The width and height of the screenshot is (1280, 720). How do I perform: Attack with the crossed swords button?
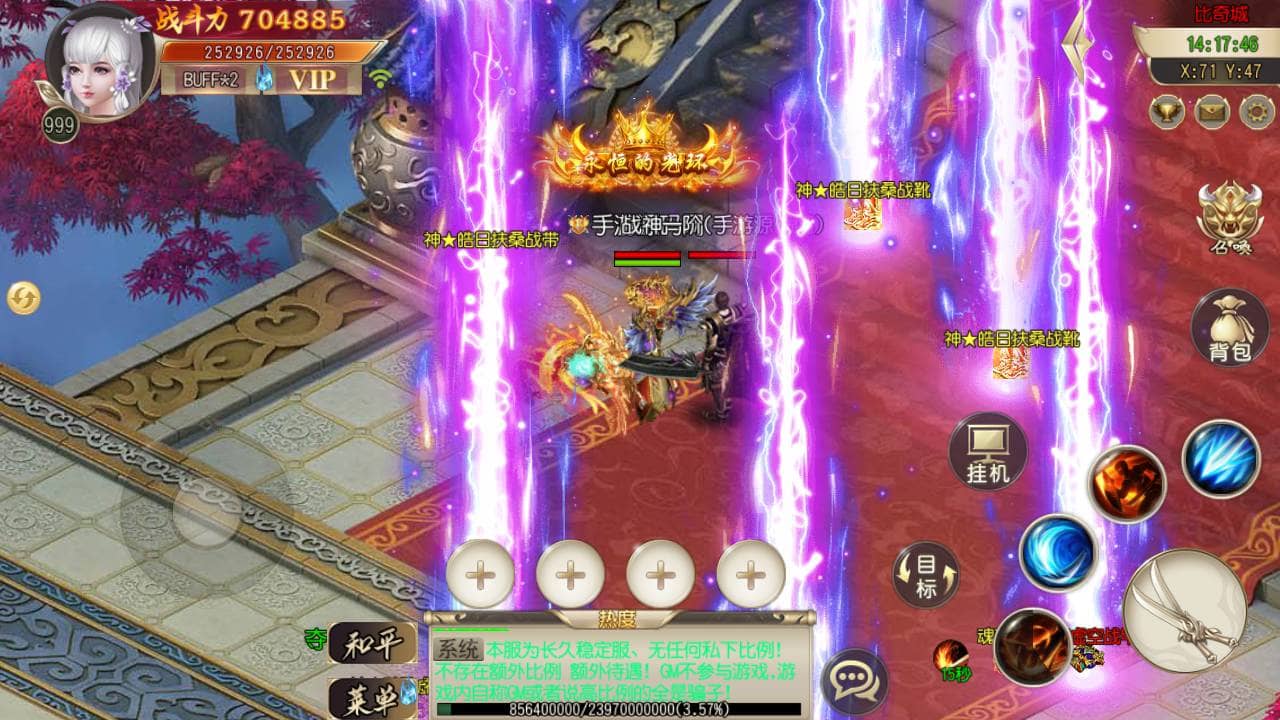pyautogui.click(x=1185, y=609)
